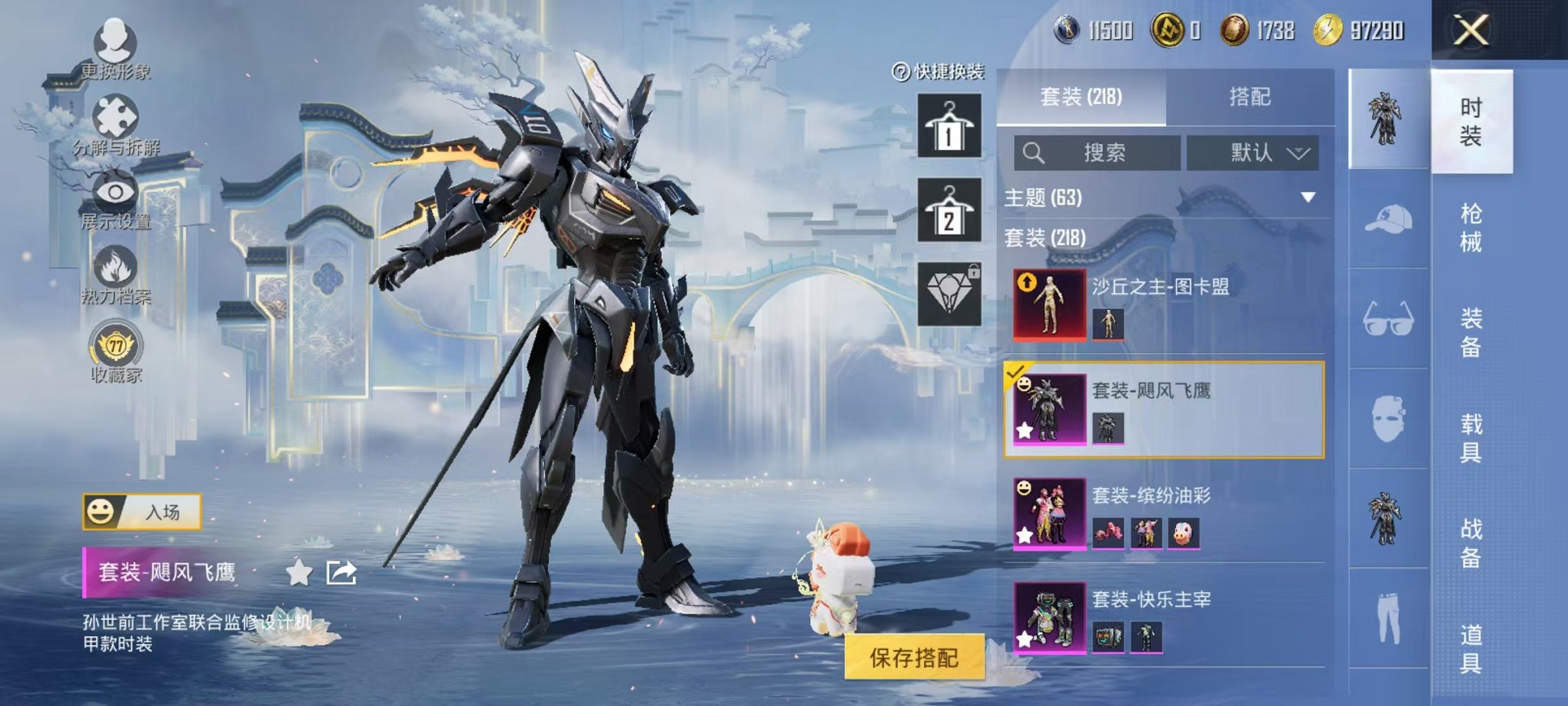Click the 入场 entrance emote button
1568x706 pixels.
click(142, 512)
